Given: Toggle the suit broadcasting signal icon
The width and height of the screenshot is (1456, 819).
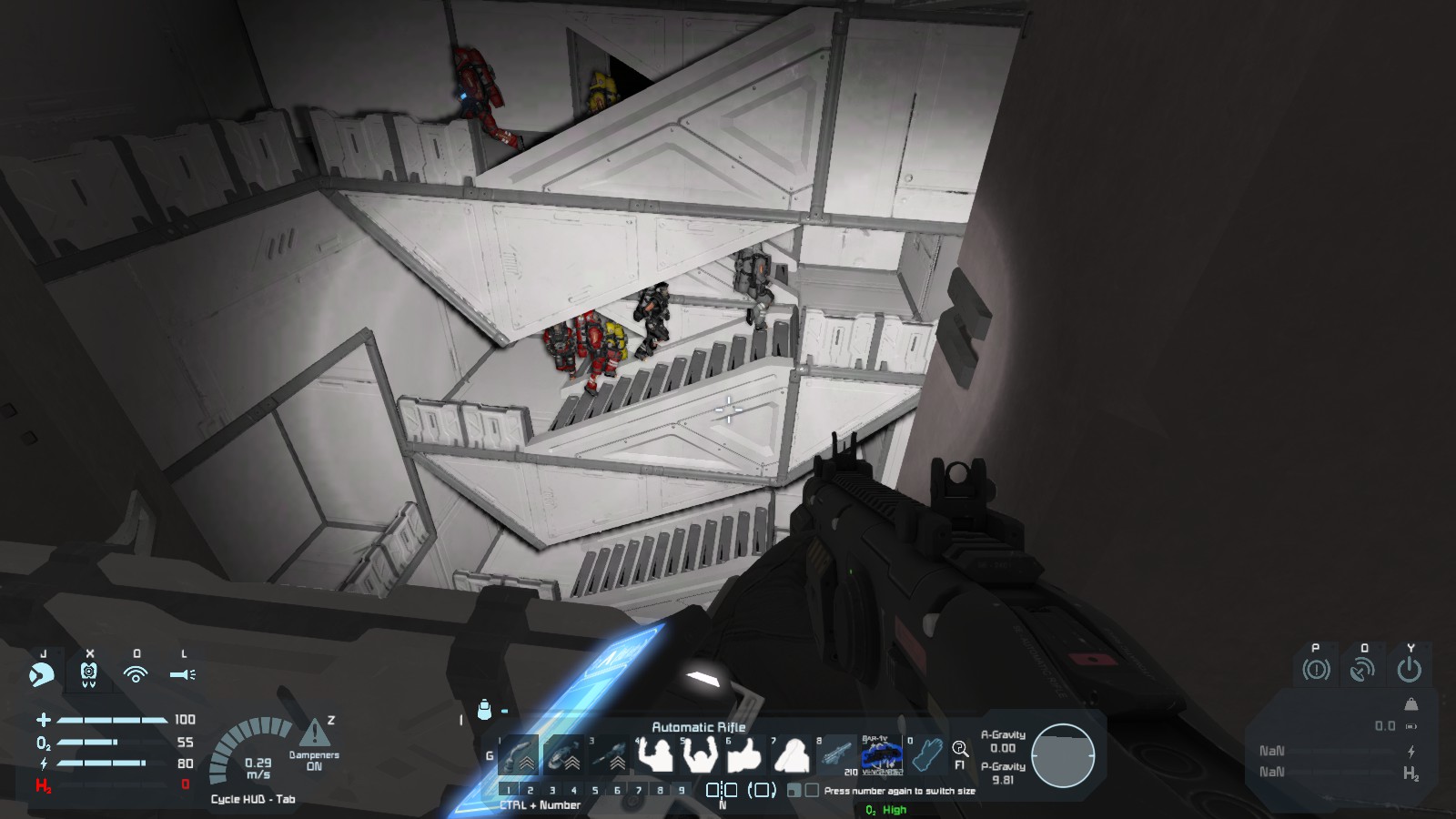Looking at the screenshot, I should (x=136, y=674).
